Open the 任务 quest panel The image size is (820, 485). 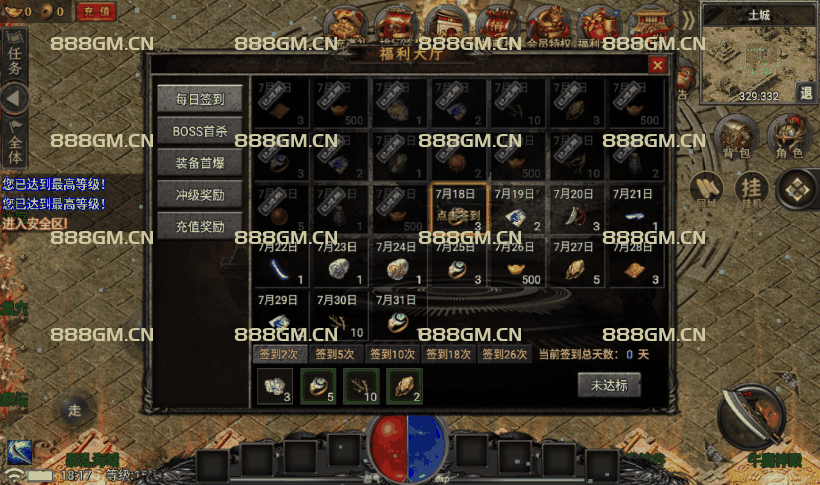coord(14,57)
